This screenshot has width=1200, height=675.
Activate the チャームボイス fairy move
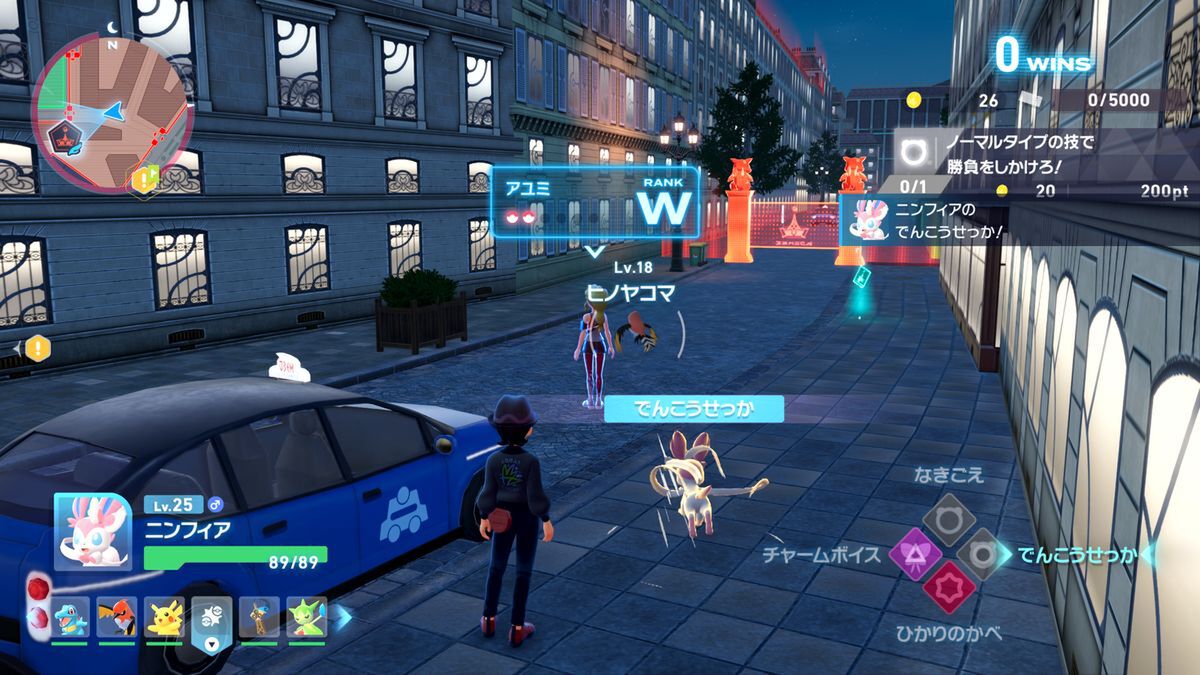[x=912, y=554]
